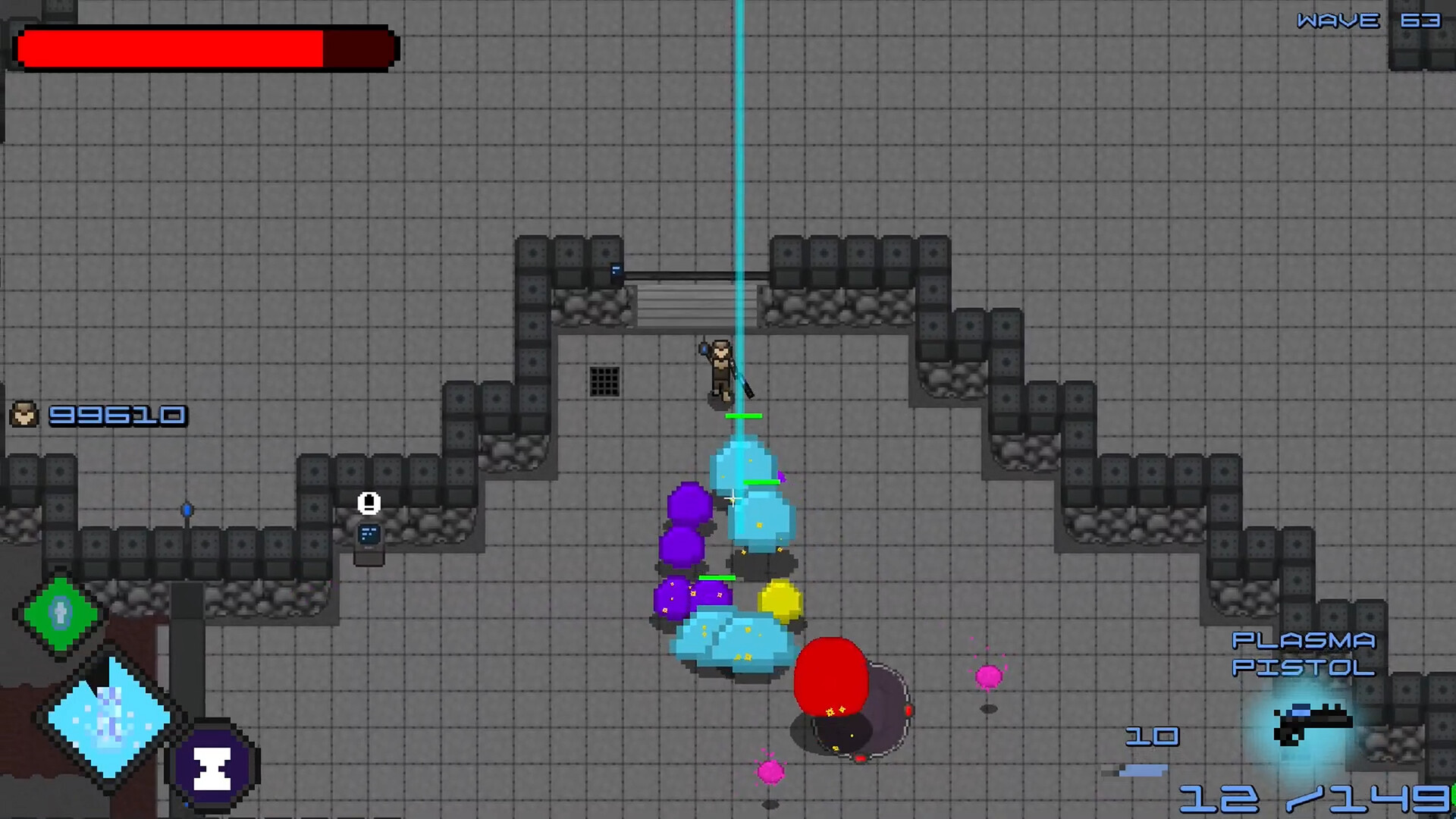Click the PLASMA PISTOL text label
This screenshot has width=1456, height=819.
point(1303,654)
